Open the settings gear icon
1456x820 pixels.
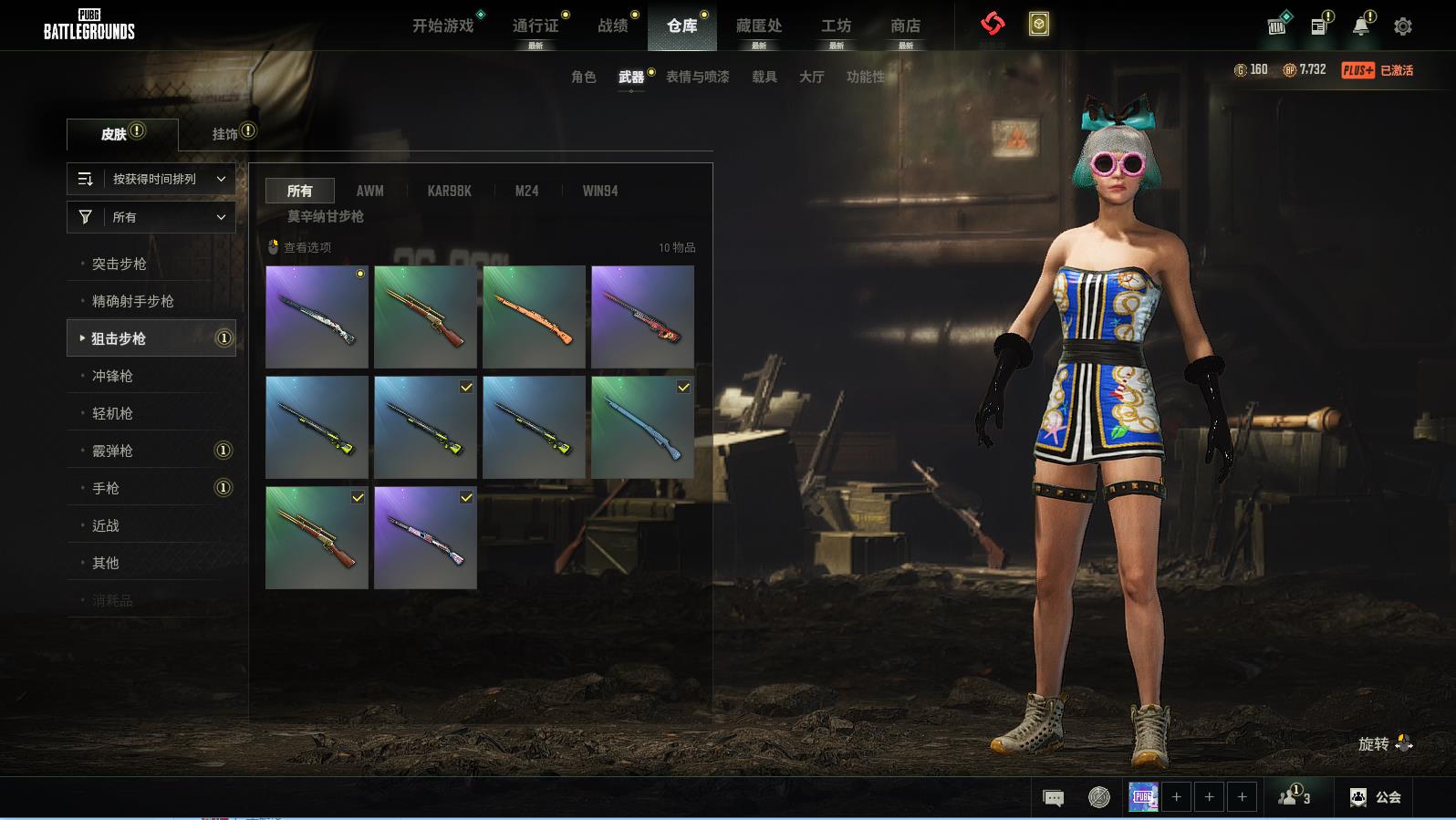click(1403, 26)
